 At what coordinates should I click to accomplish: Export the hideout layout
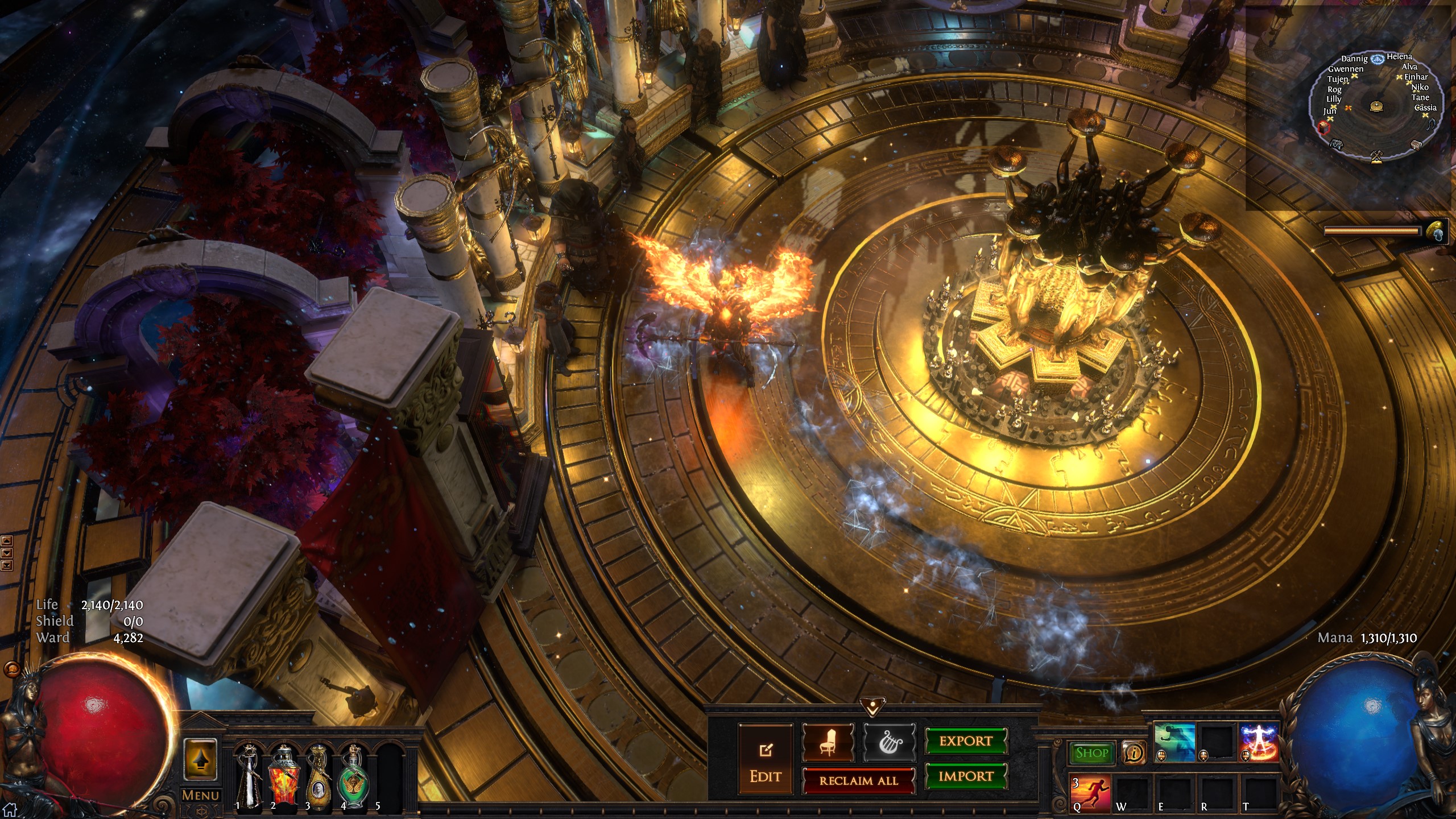click(x=966, y=741)
